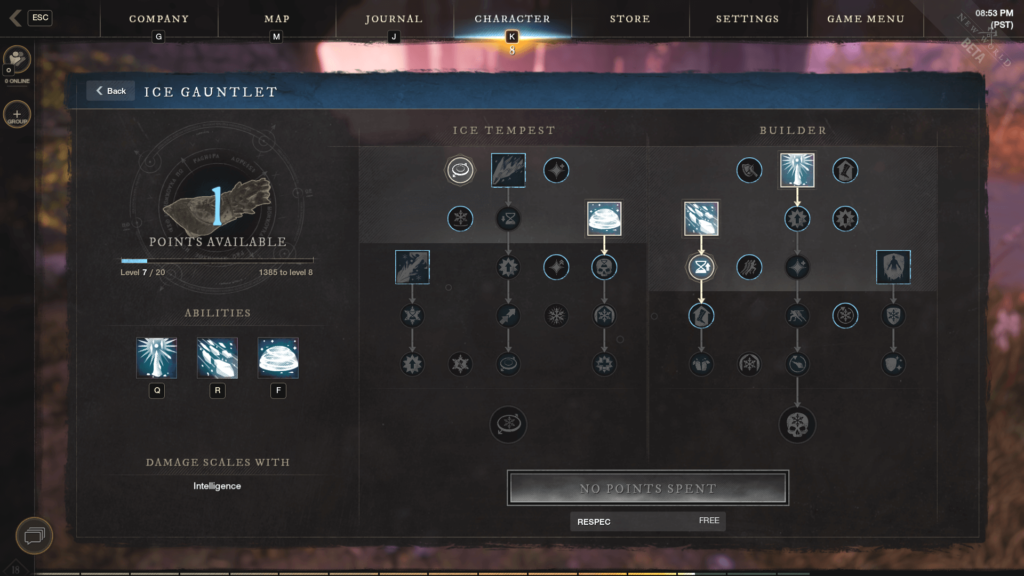Open the online players social icon
The width and height of the screenshot is (1024, 576).
(x=17, y=60)
